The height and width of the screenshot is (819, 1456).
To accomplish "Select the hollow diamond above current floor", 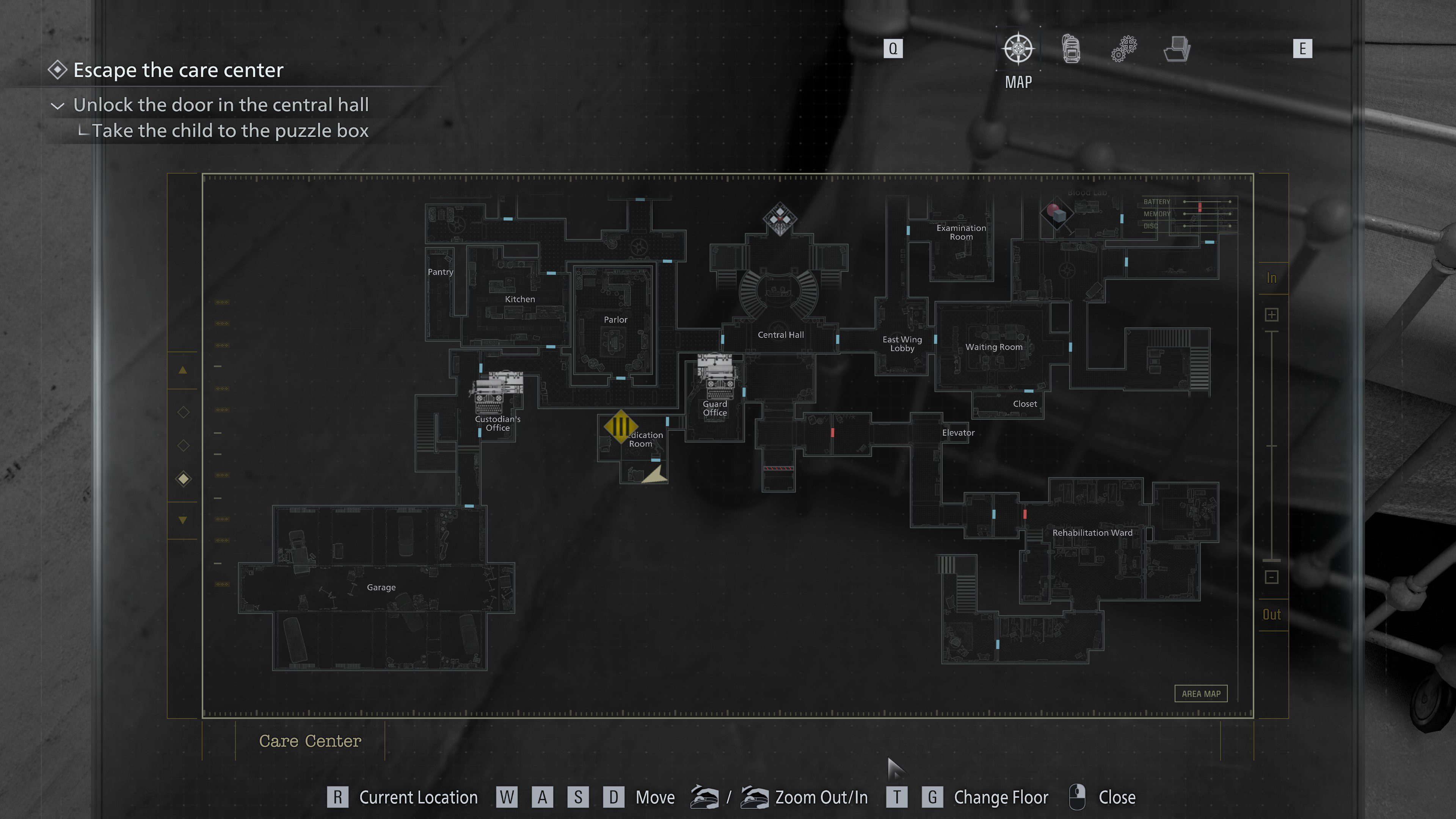I will (183, 446).
